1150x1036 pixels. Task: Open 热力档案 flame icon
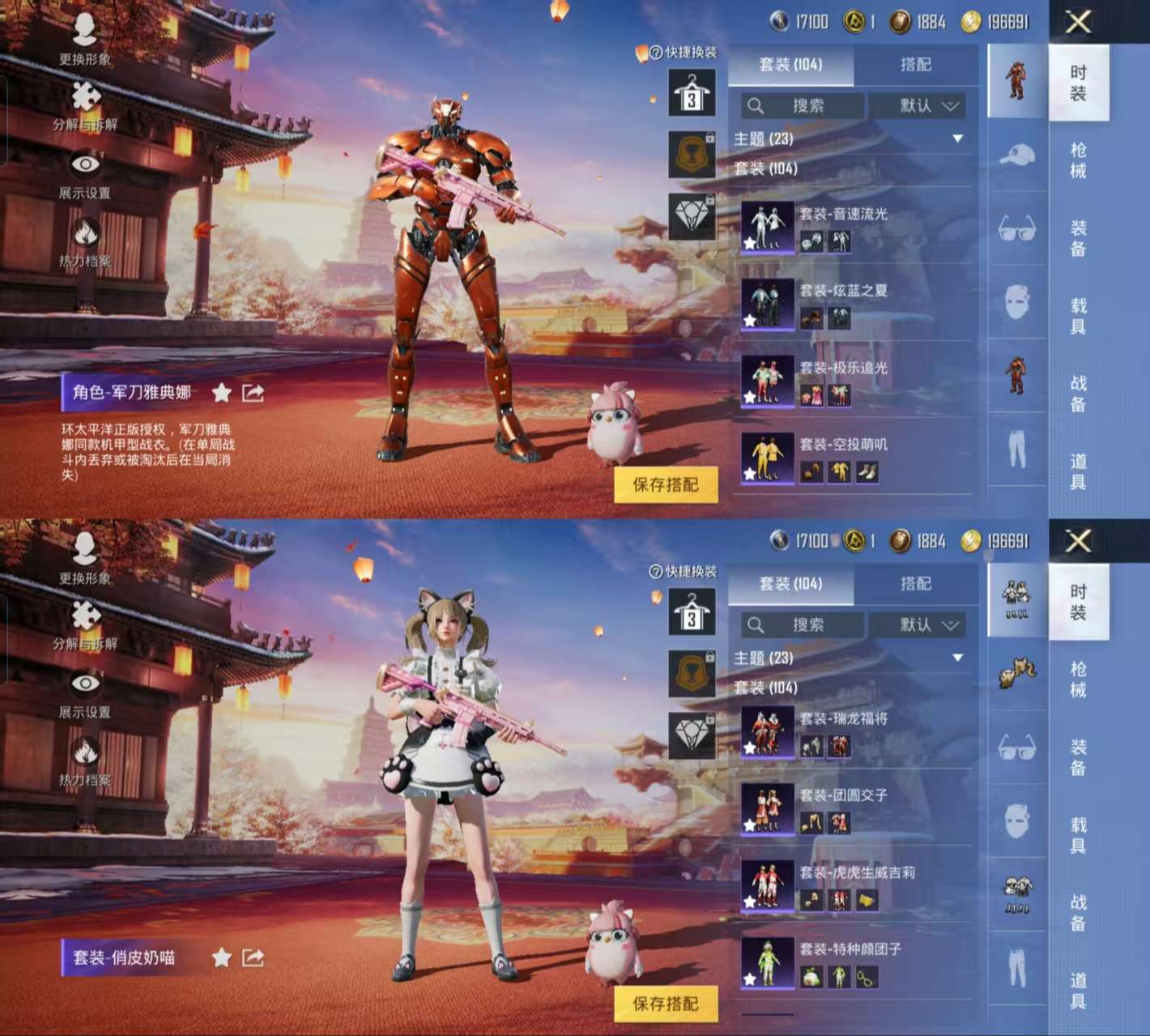[83, 233]
